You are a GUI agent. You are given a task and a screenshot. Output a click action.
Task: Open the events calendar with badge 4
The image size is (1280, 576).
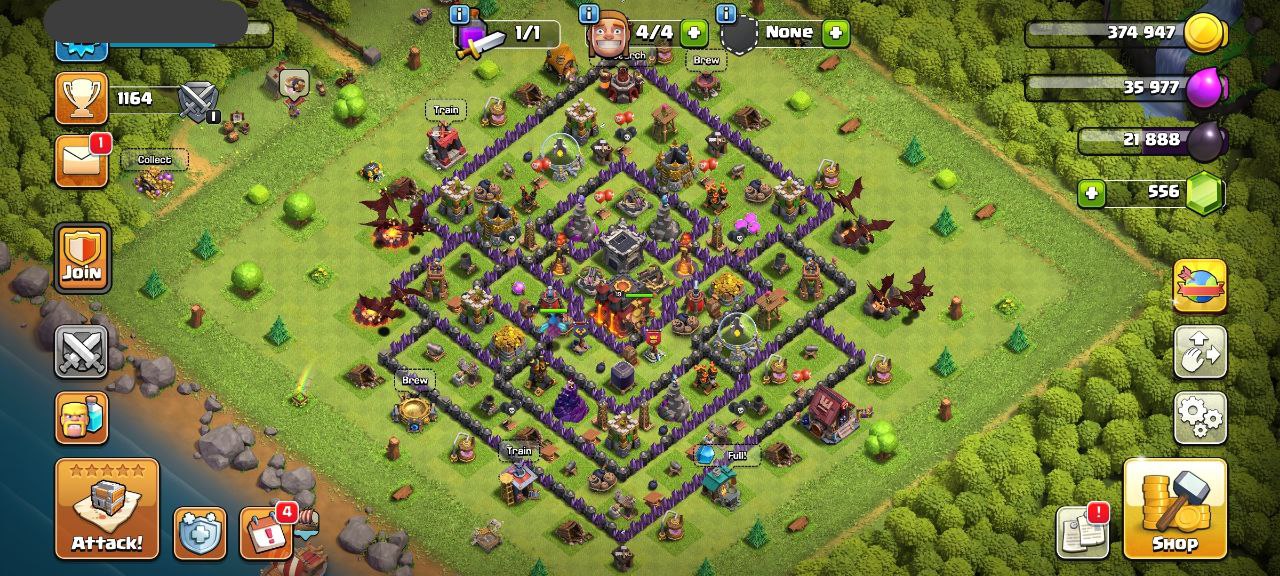pos(266,533)
